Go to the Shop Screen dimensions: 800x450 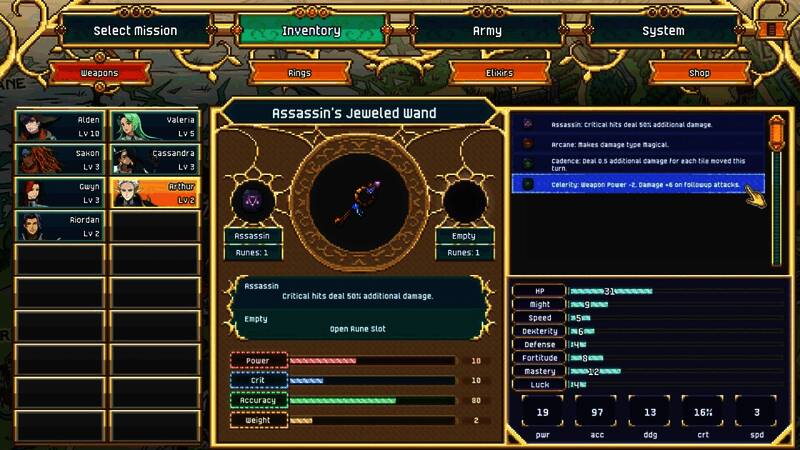(x=698, y=73)
